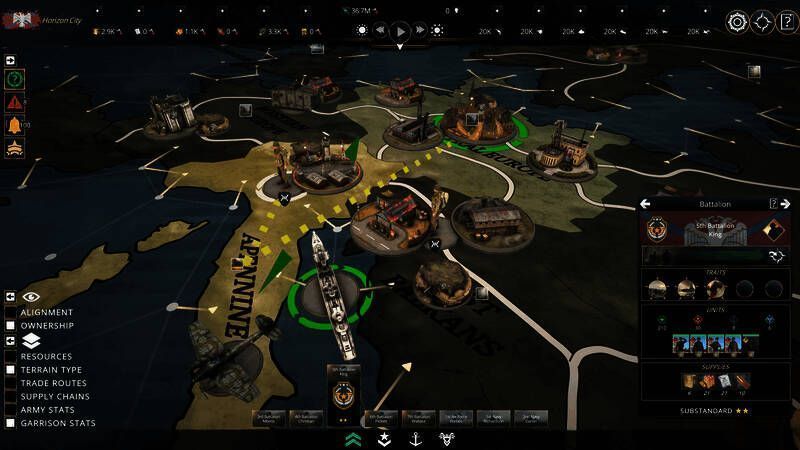The height and width of the screenshot is (450, 800).
Task: Open the settings gear icon
Action: coord(737,21)
